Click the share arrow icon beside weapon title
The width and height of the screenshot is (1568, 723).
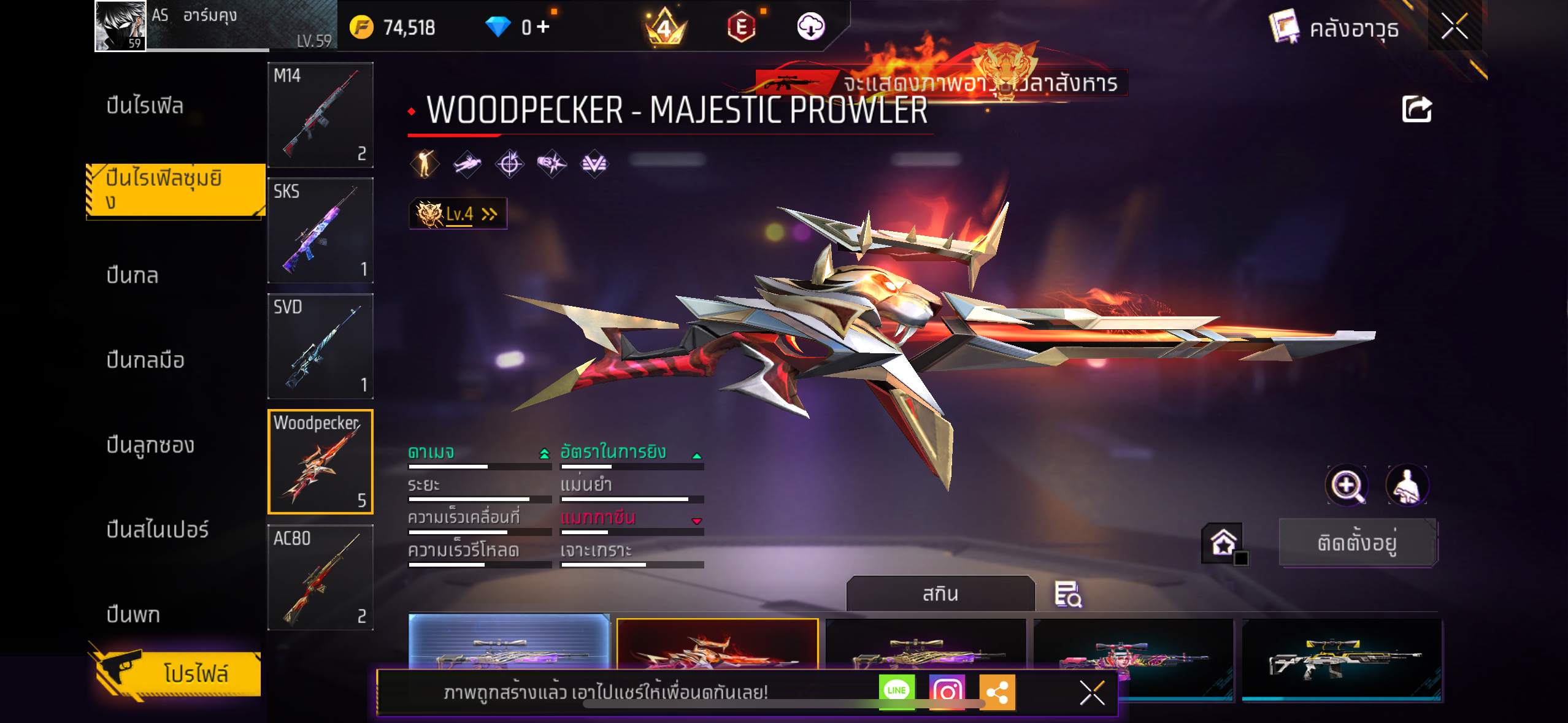point(1416,110)
